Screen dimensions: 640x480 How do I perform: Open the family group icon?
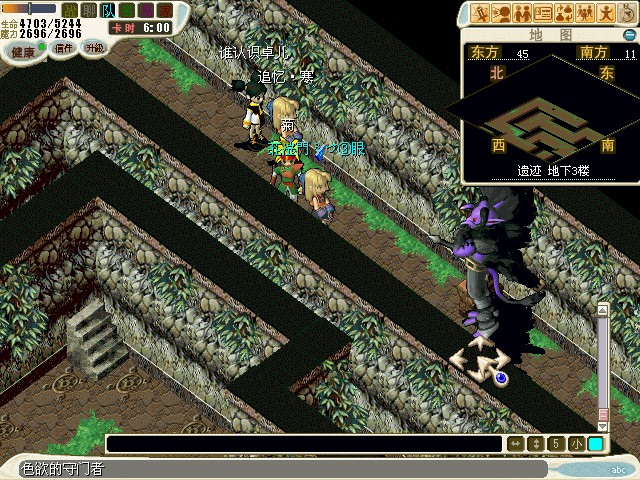coord(586,13)
